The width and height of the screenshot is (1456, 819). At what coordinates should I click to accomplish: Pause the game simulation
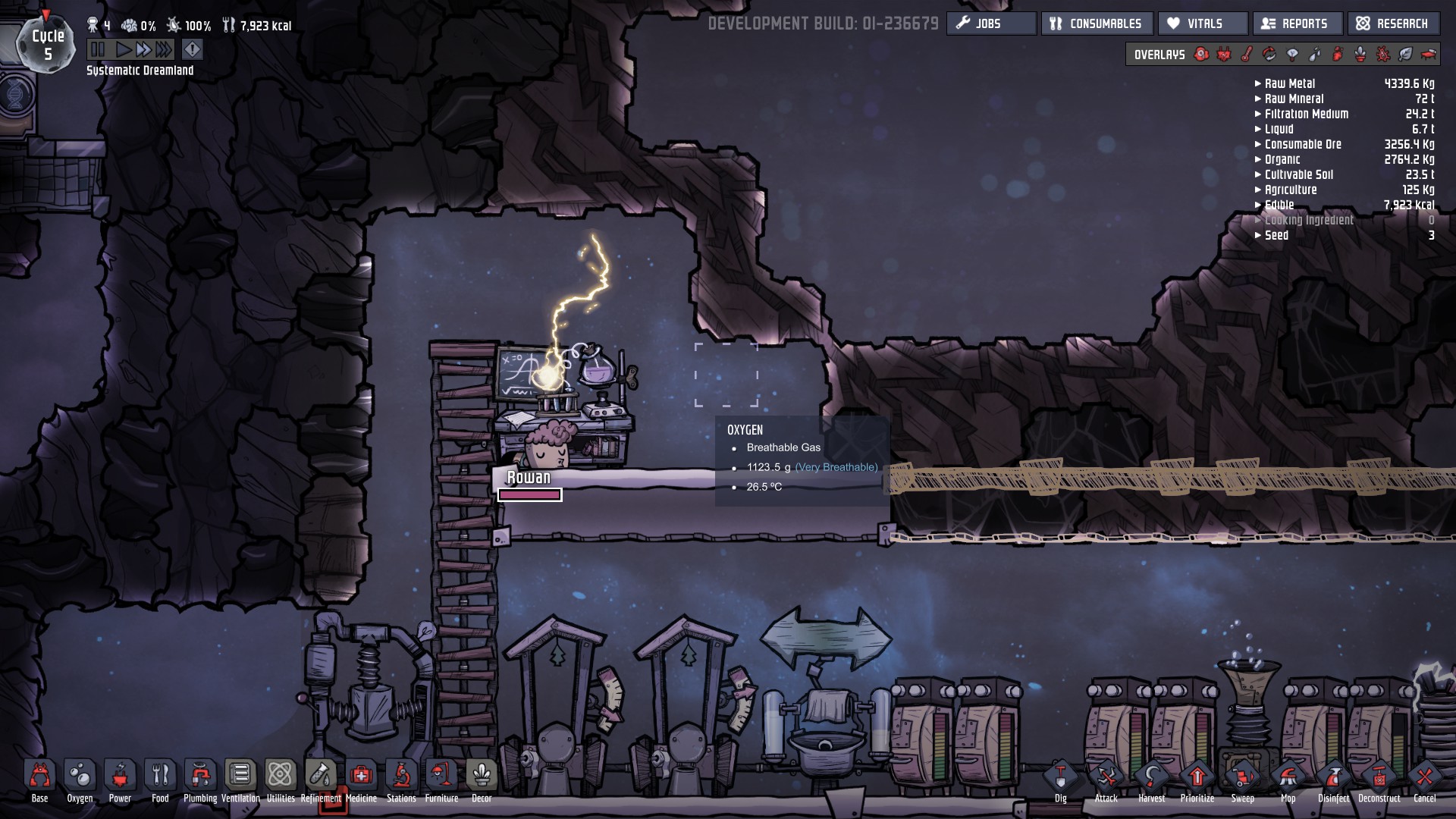(98, 50)
